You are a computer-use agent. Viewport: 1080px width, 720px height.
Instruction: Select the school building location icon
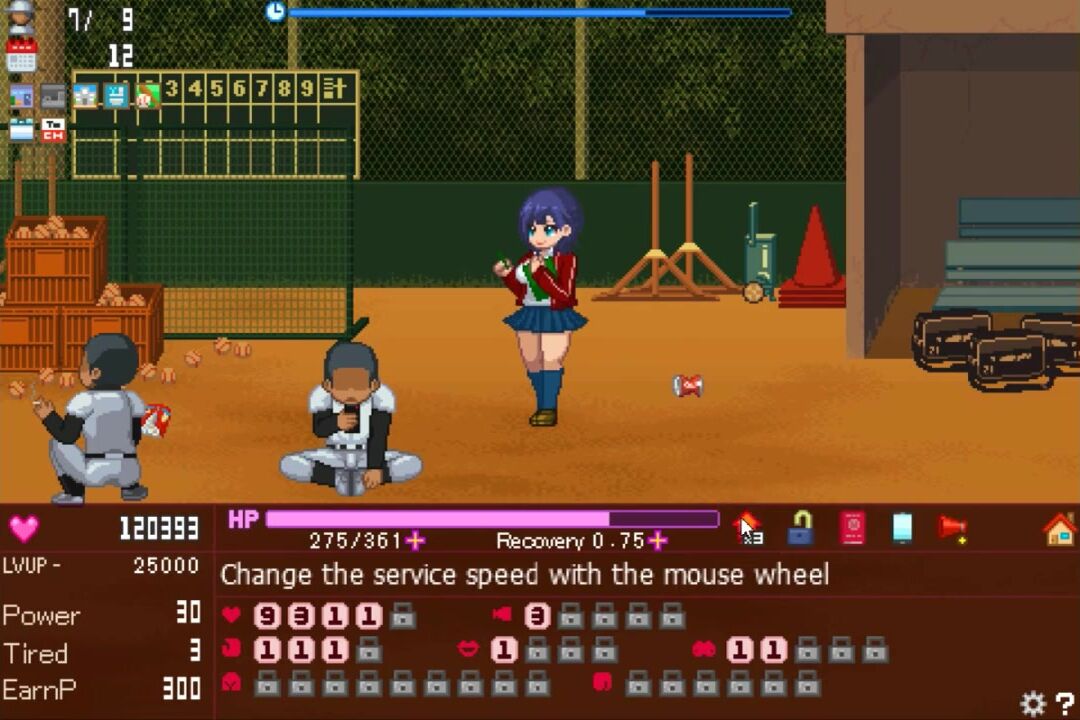(x=85, y=96)
